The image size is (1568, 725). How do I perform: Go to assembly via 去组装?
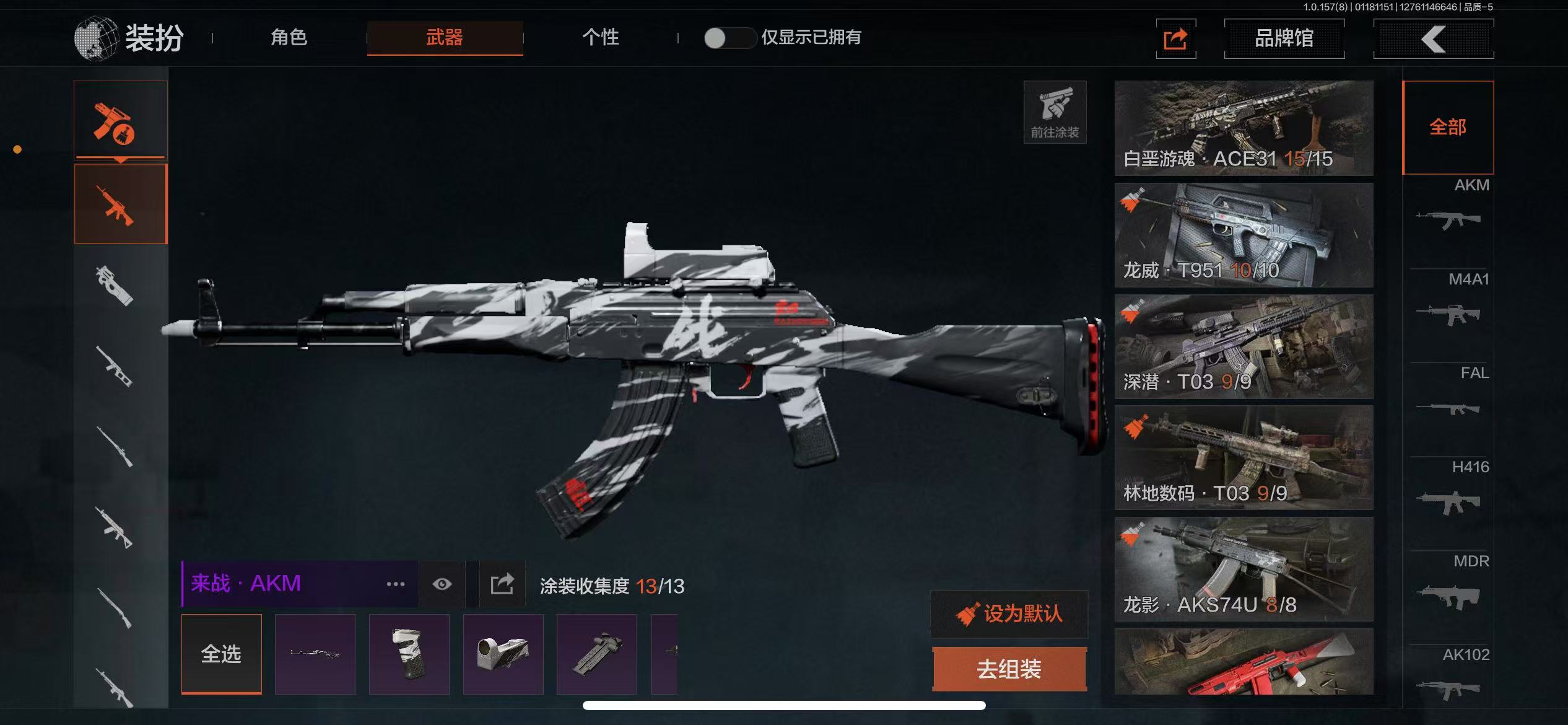coord(1009,669)
